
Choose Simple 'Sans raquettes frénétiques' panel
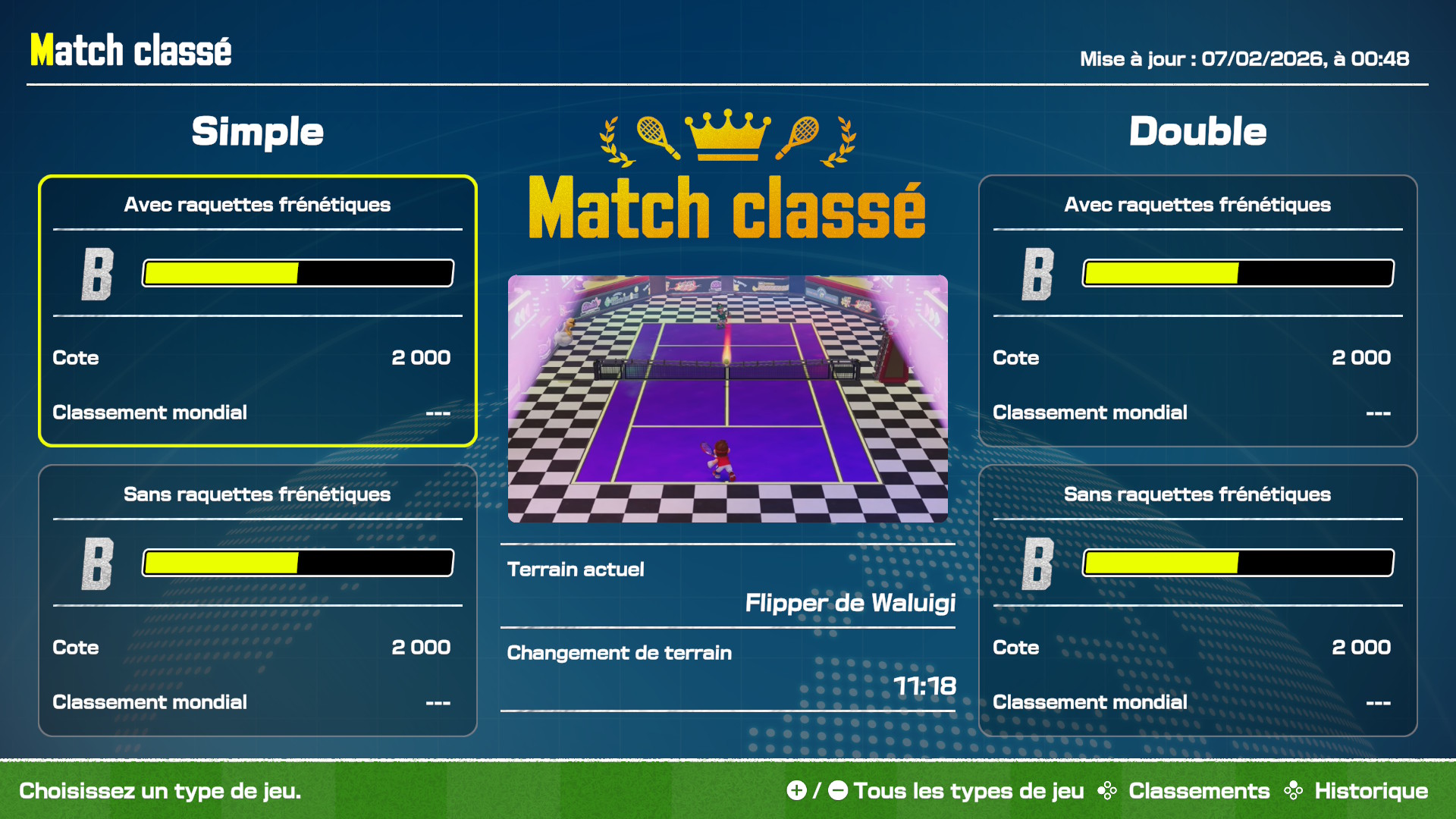click(x=258, y=601)
